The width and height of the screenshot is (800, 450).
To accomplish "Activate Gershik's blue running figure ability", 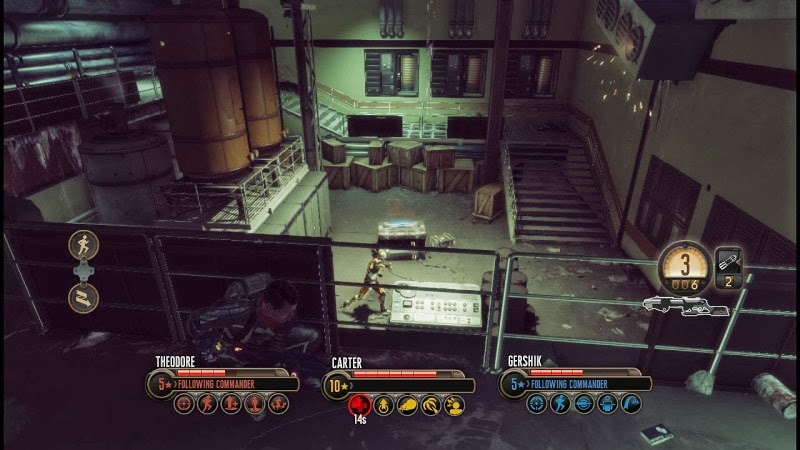I will 559,404.
